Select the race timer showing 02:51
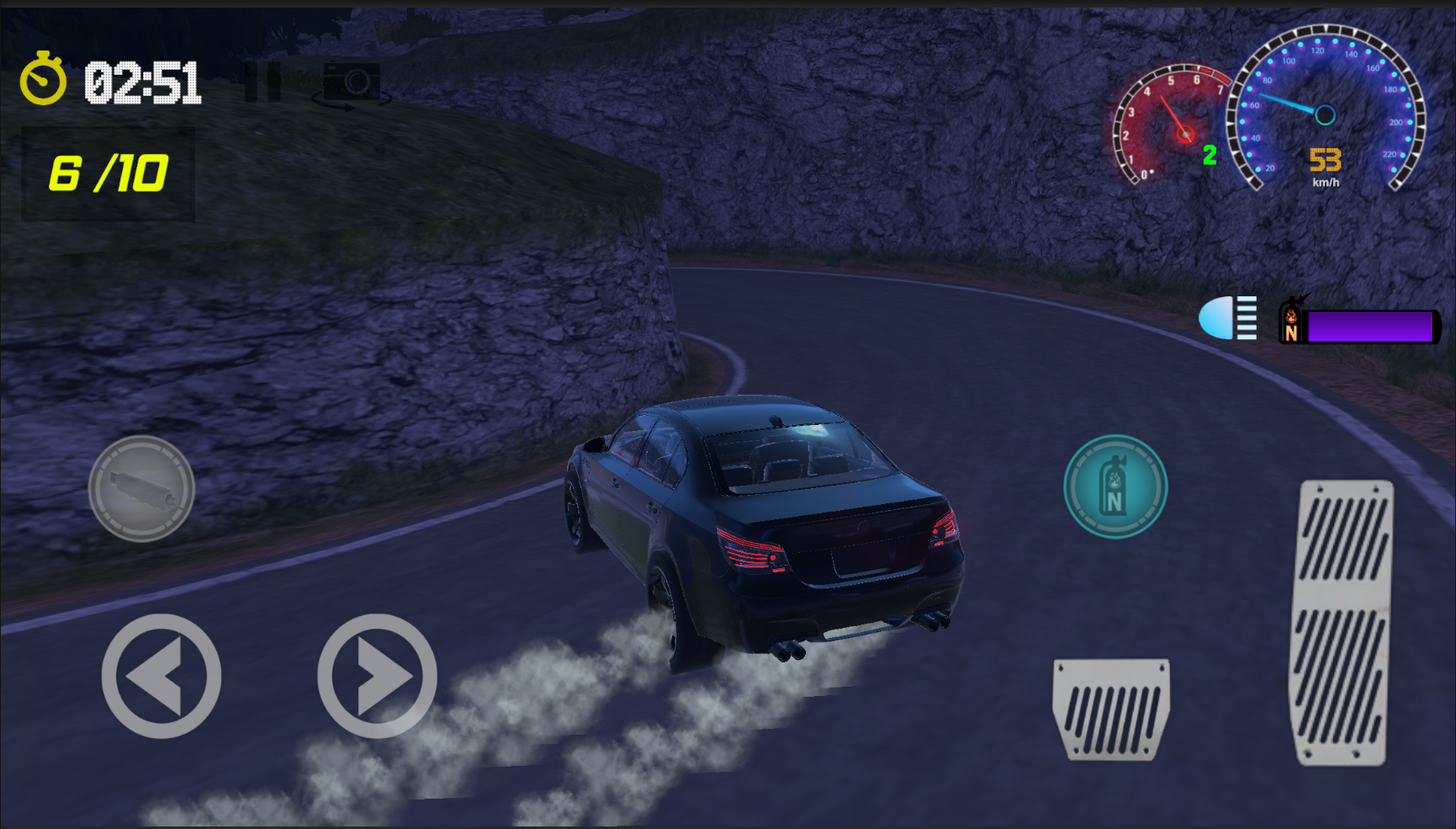This screenshot has width=1456, height=829. (x=143, y=82)
